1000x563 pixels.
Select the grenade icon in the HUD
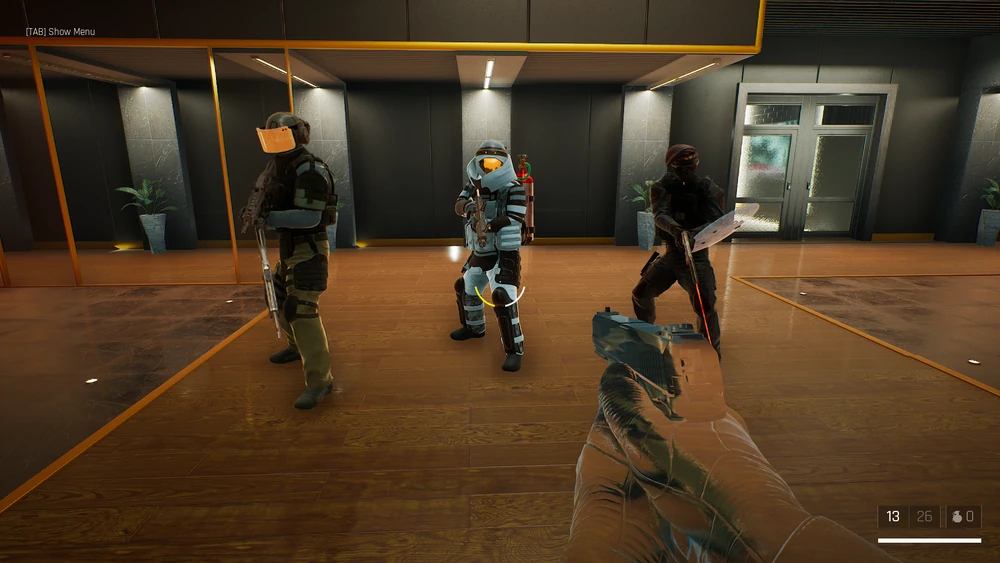click(957, 517)
